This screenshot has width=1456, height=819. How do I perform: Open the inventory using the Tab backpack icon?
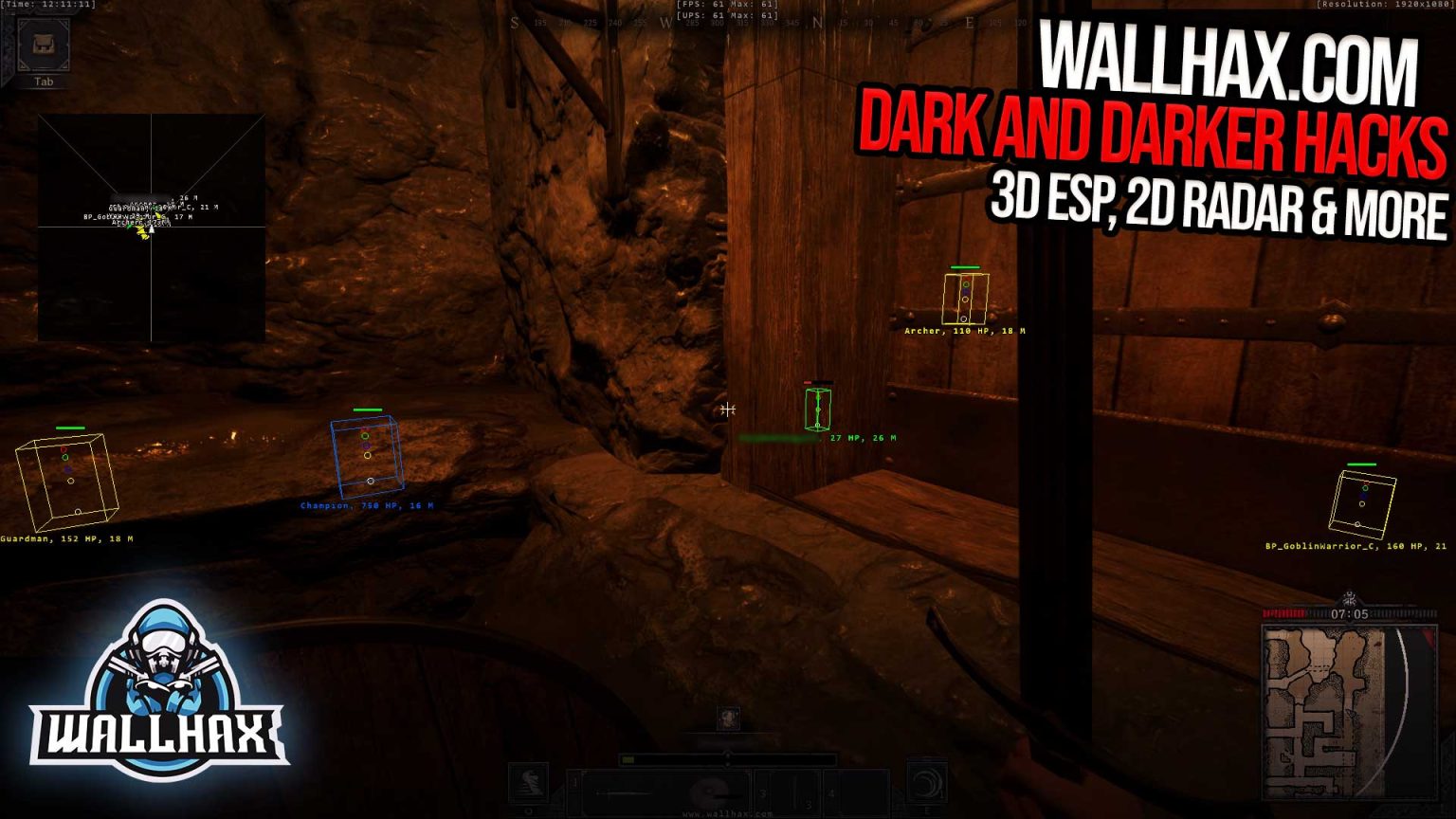(43, 44)
